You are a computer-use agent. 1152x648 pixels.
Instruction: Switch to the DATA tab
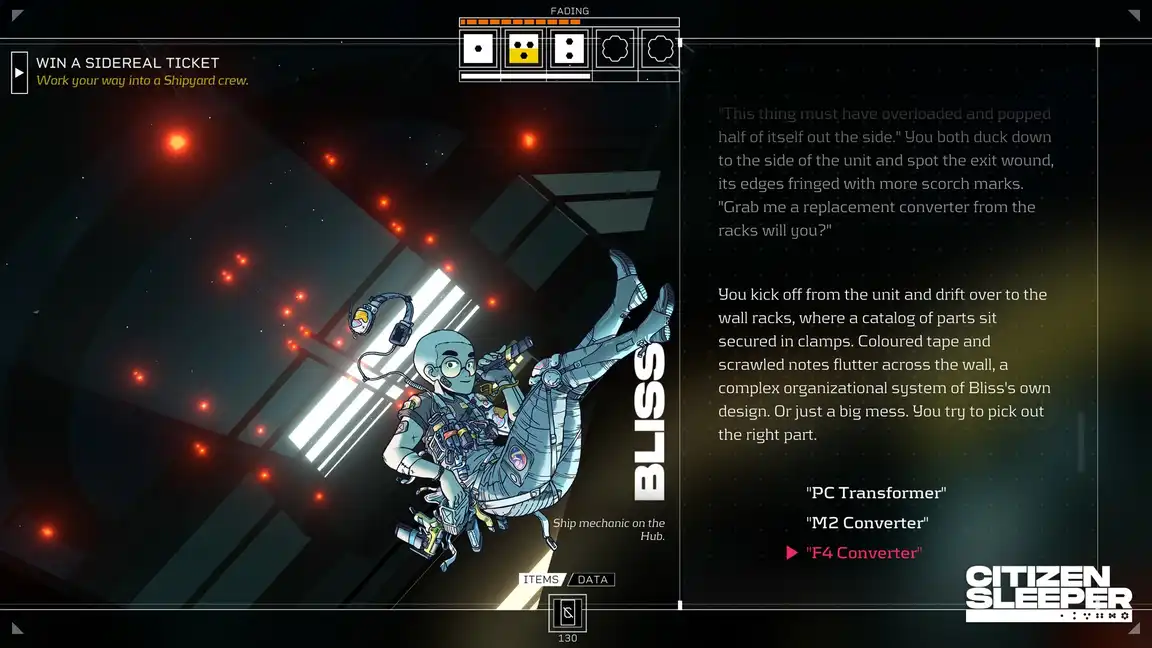point(593,580)
